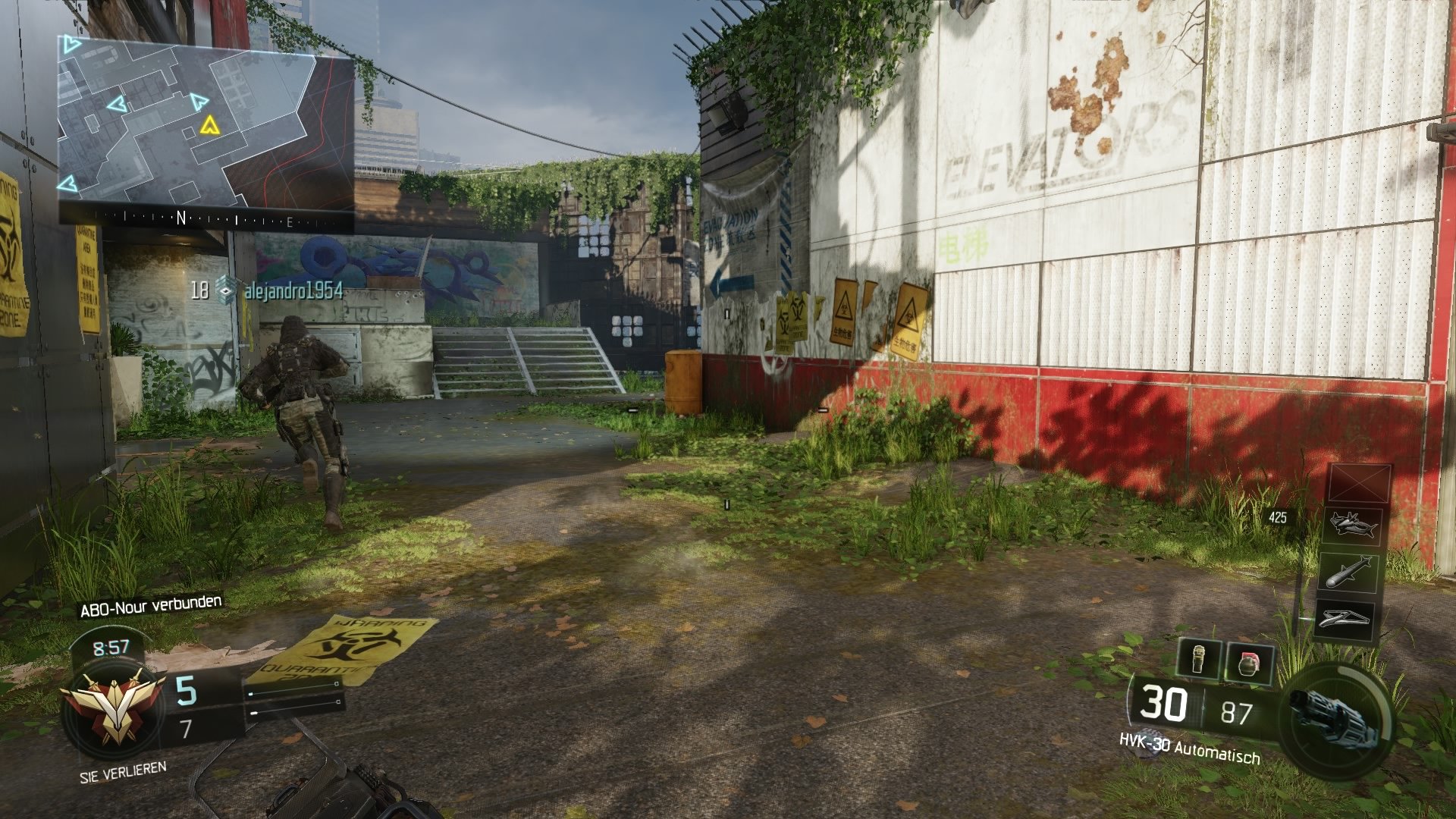Select the E marker on the compass bar
The height and width of the screenshot is (819, 1456).
[291, 221]
